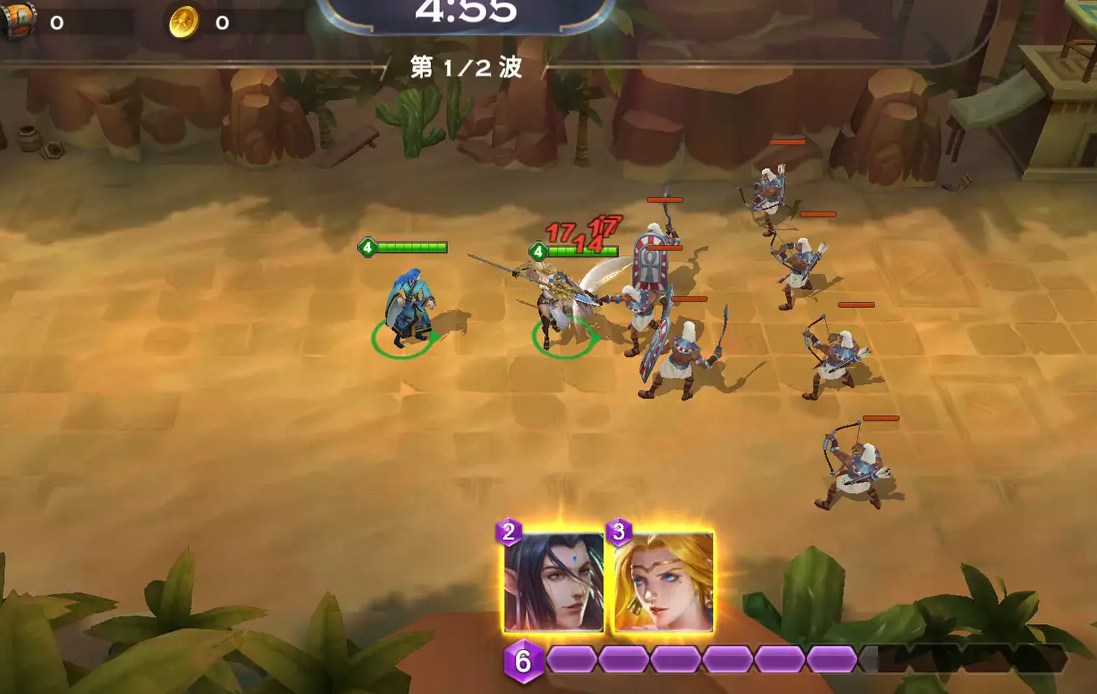This screenshot has width=1097, height=694.
Task: Select the dark-haired hero card costing 2
Action: [554, 582]
